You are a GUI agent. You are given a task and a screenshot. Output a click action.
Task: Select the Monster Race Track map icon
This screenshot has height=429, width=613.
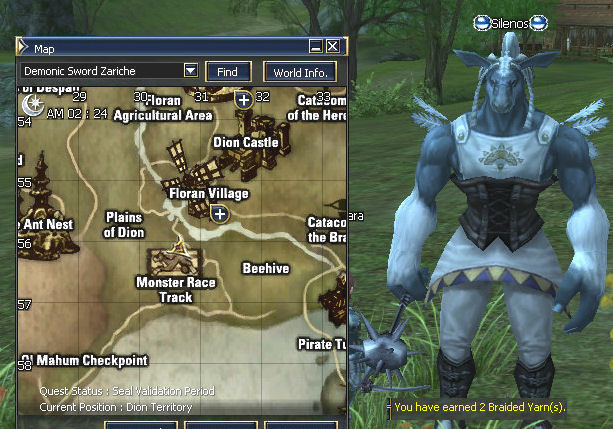(x=174, y=260)
